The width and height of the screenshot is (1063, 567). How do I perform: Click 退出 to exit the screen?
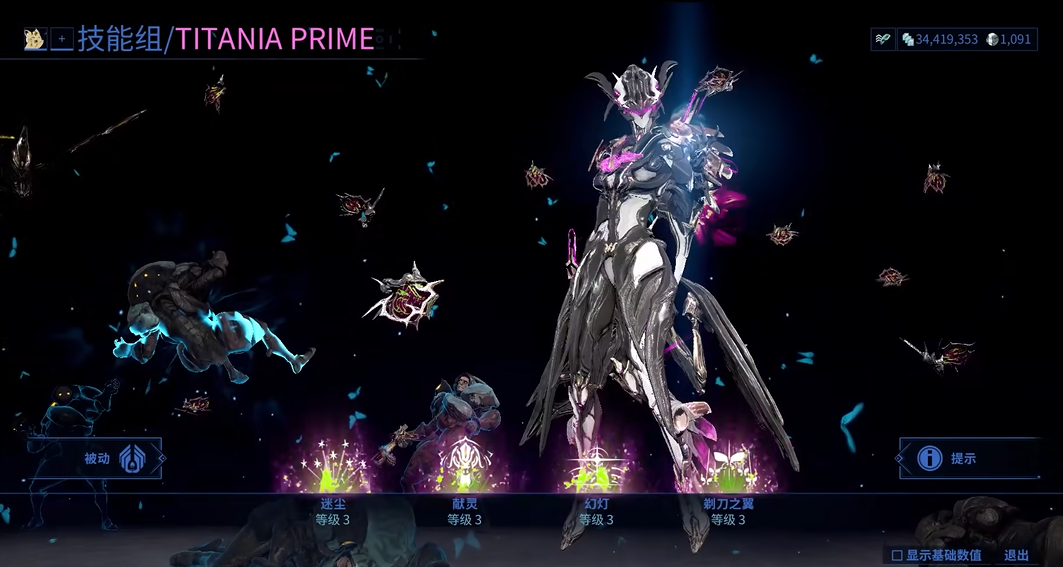1016,555
